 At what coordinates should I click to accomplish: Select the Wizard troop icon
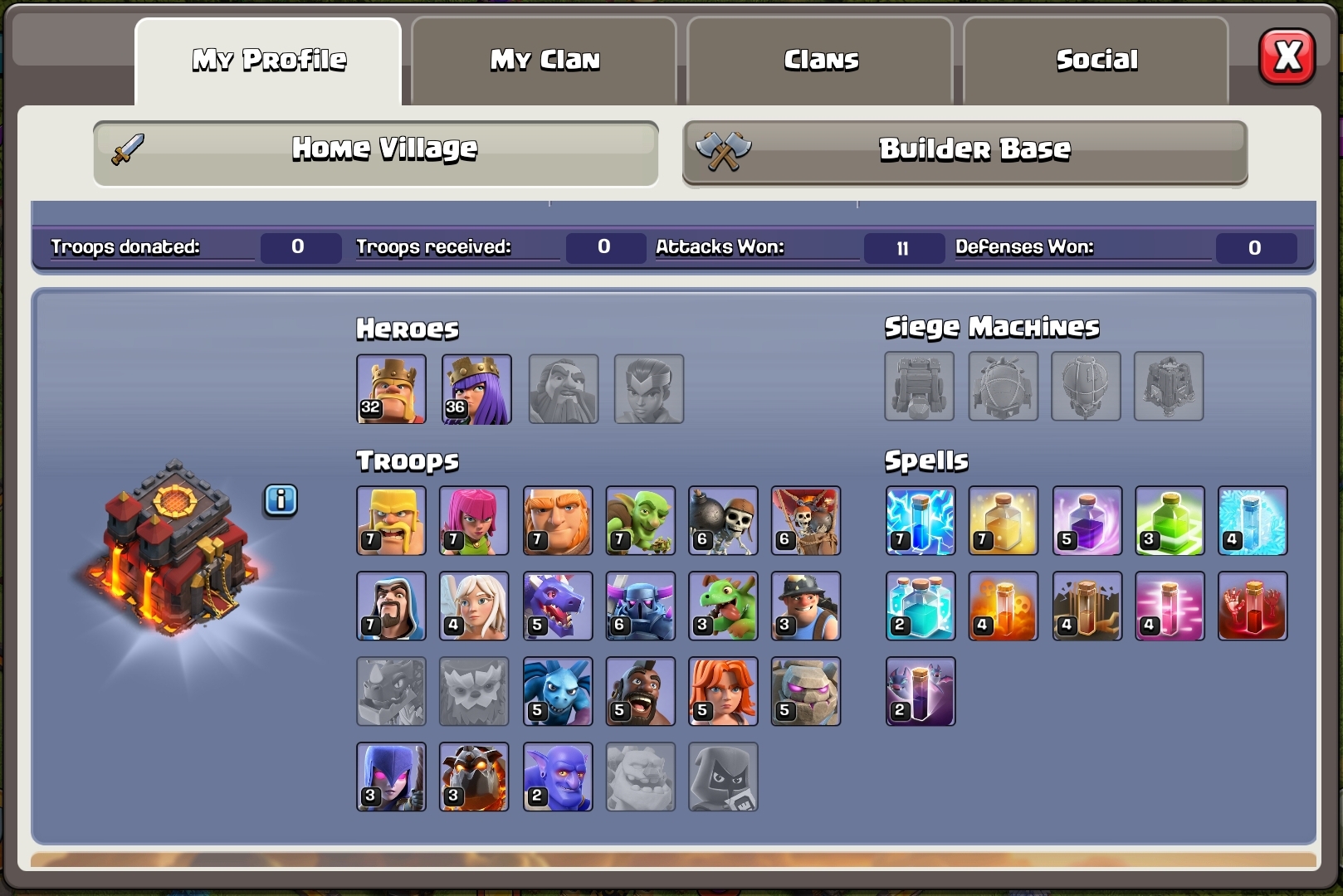coord(391,606)
